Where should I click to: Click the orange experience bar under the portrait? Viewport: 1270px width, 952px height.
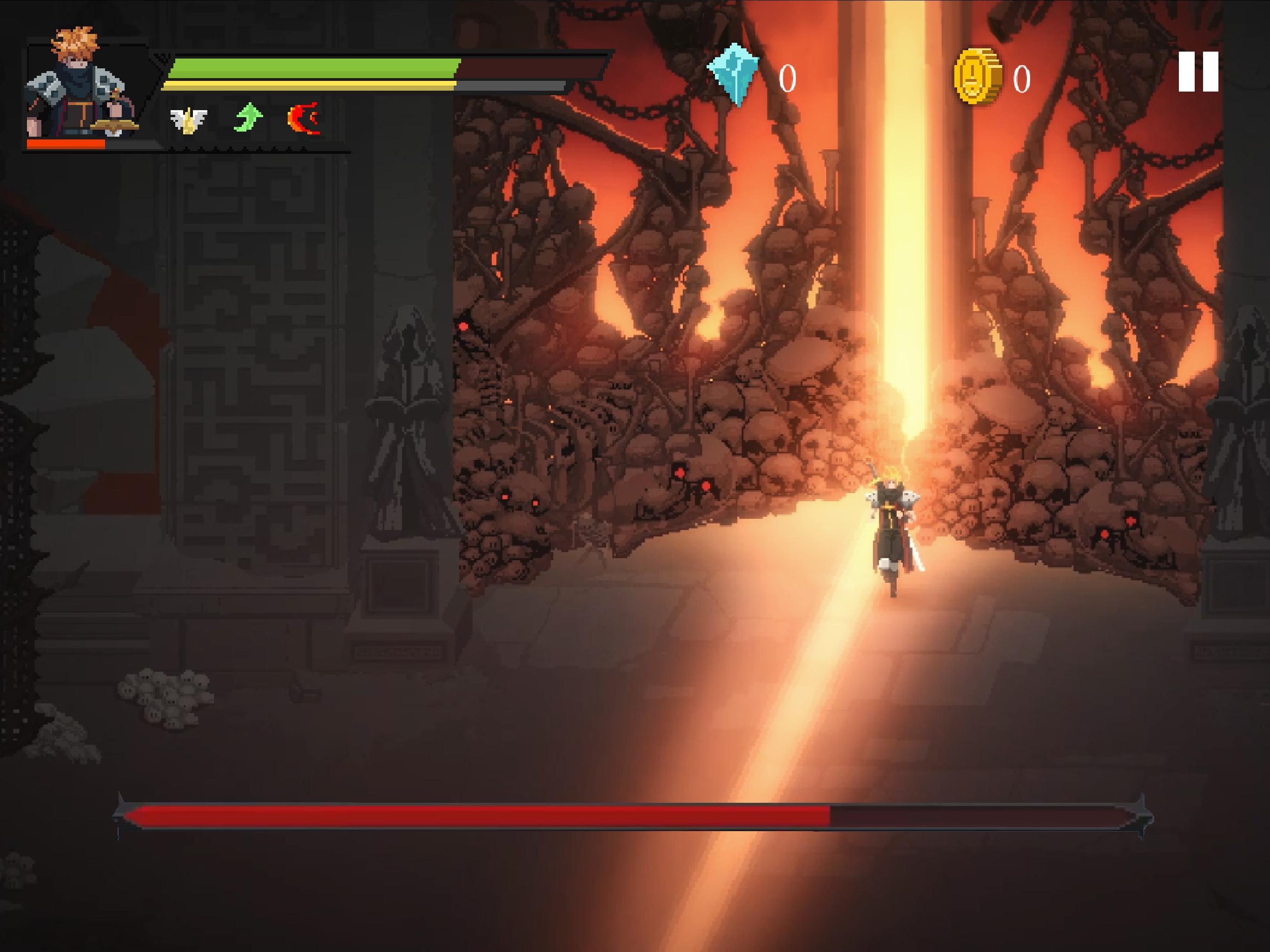click(x=65, y=144)
